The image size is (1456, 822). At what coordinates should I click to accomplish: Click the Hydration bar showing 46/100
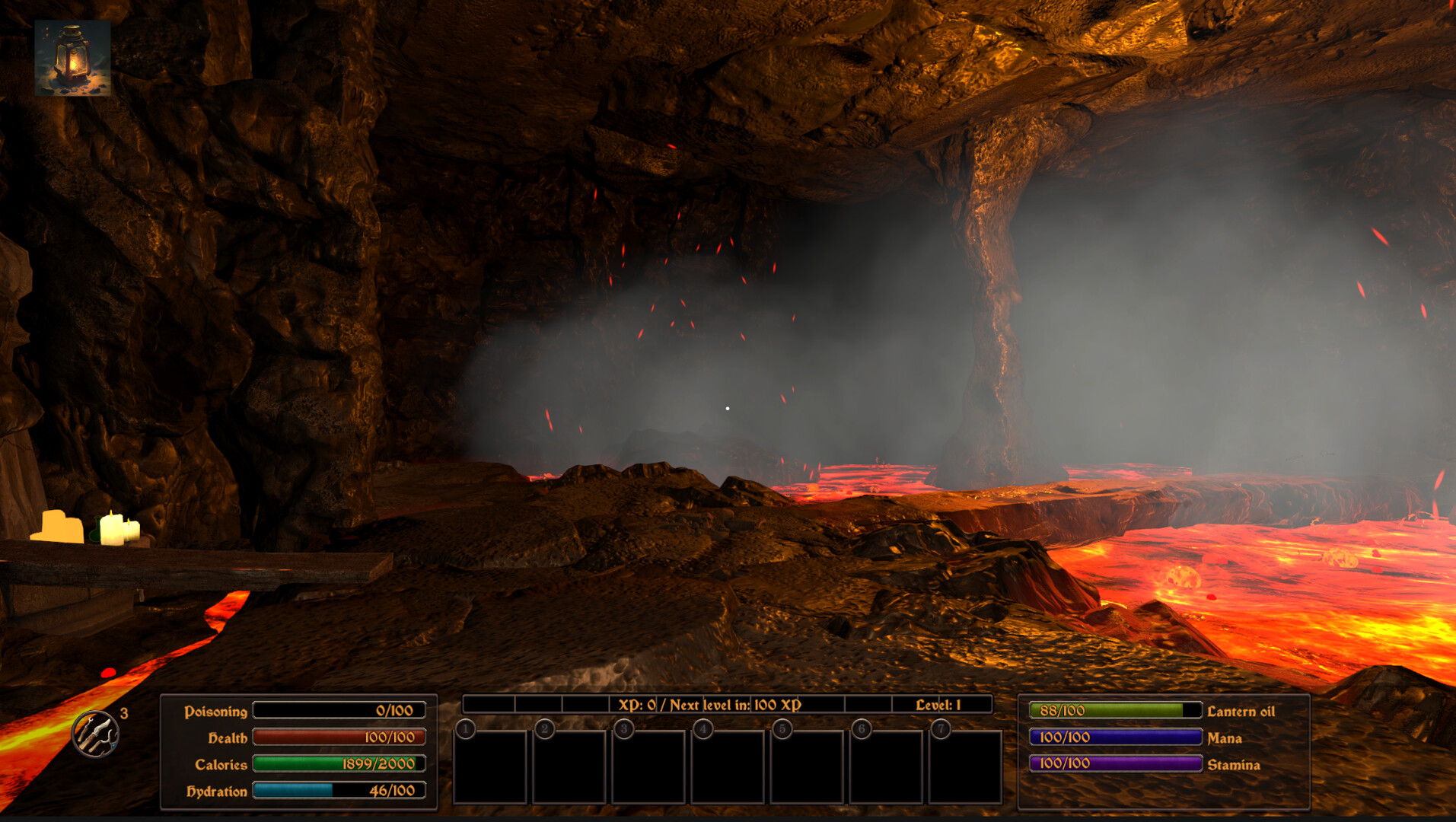(x=338, y=791)
